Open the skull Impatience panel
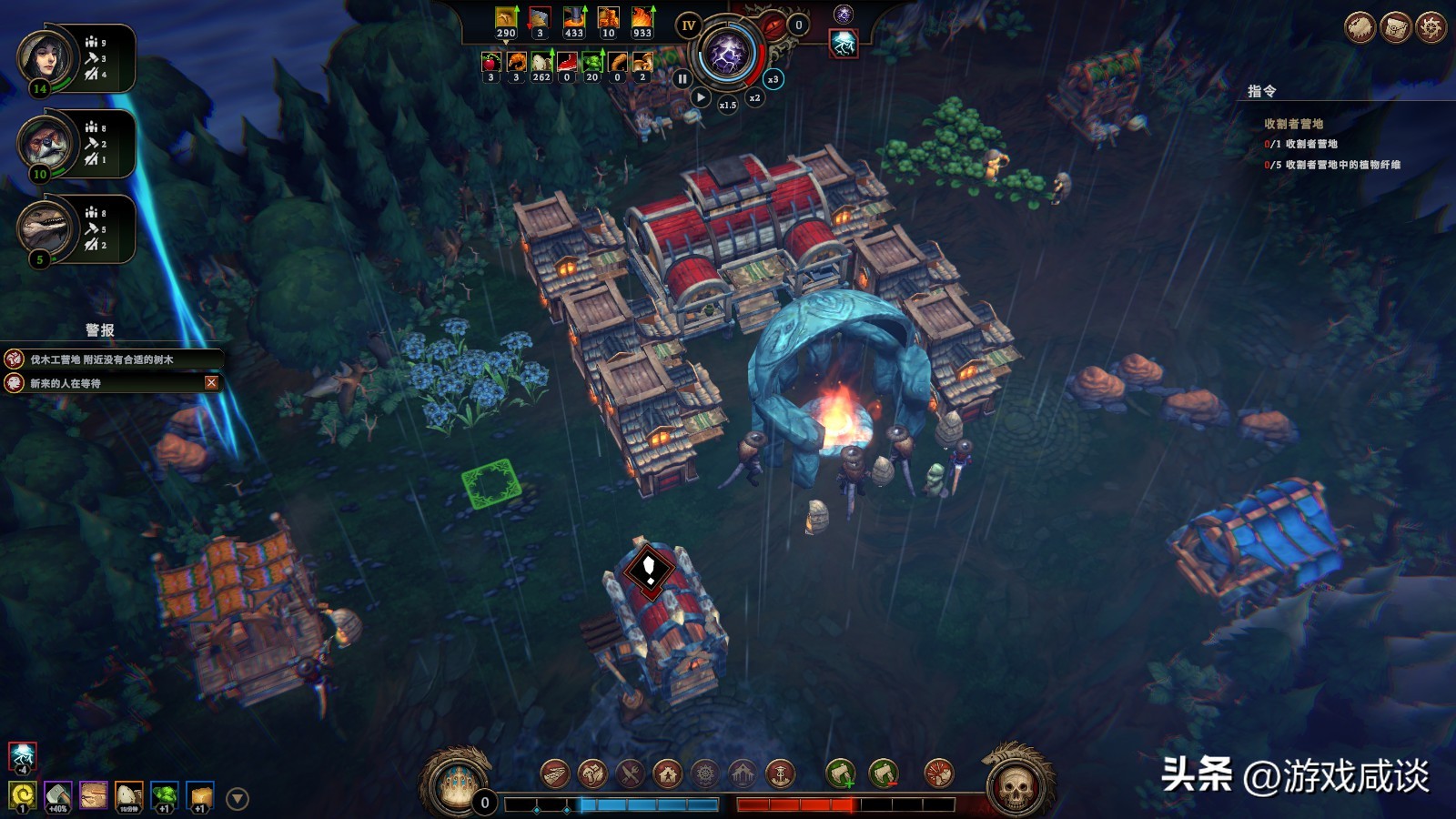This screenshot has width=1456, height=819. (x=1016, y=784)
